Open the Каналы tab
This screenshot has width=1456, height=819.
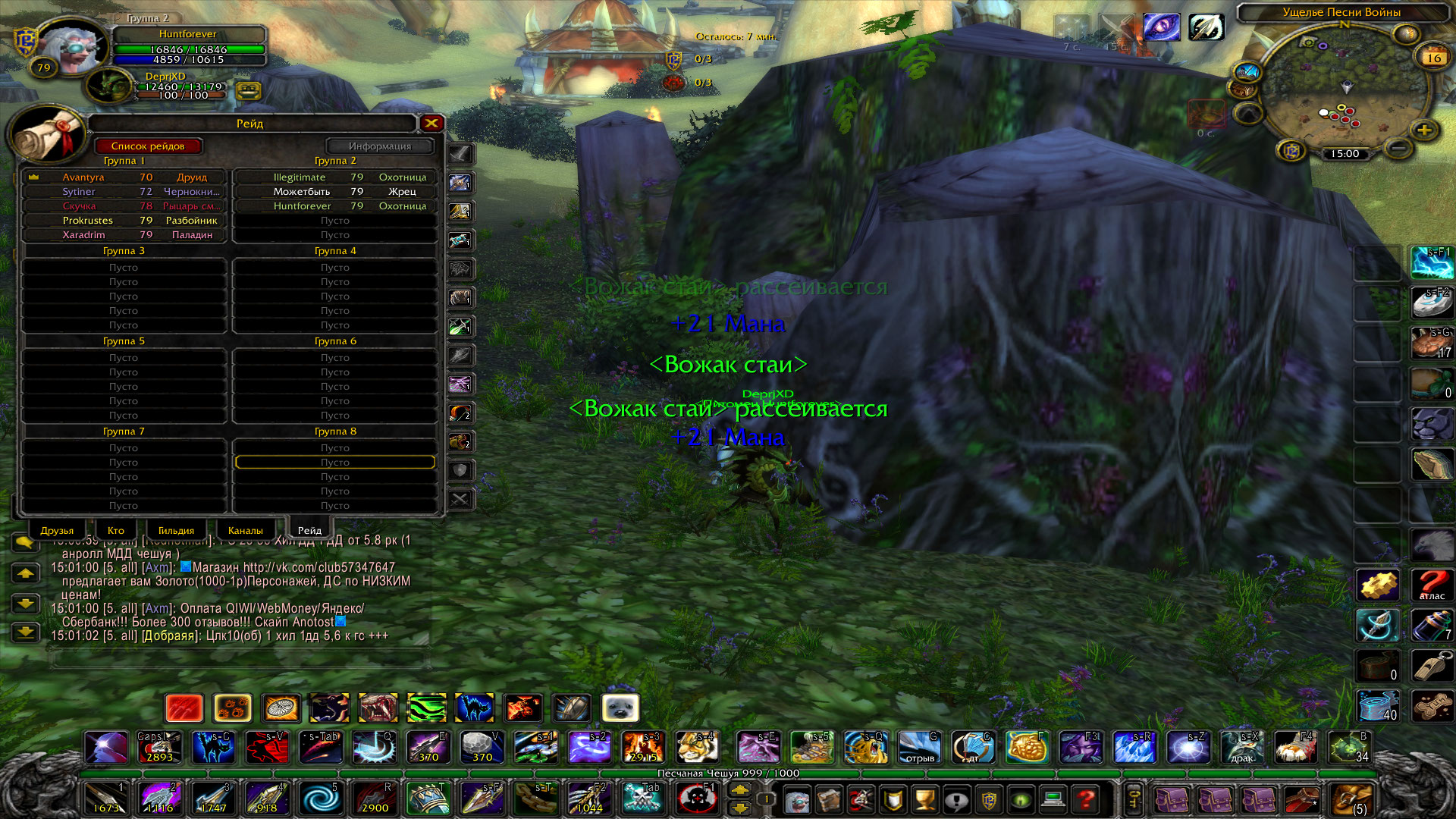pyautogui.click(x=245, y=530)
